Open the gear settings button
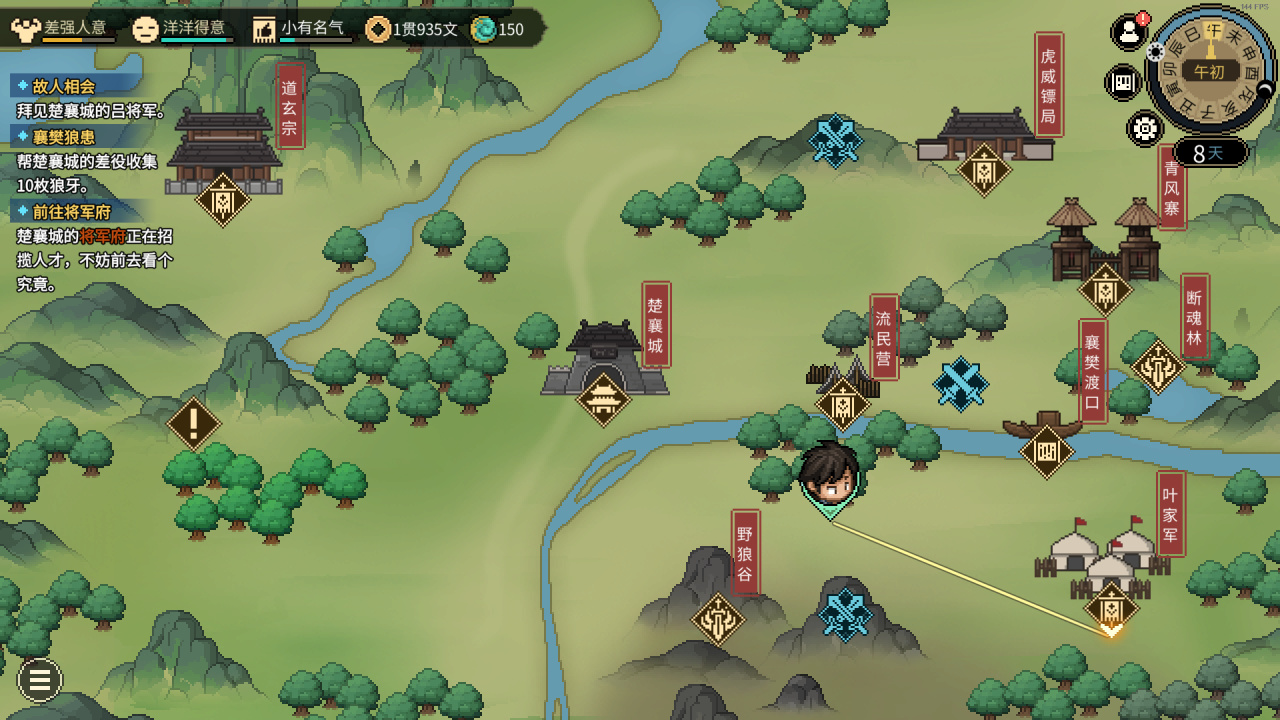Viewport: 1280px width, 720px height. coord(1144,128)
